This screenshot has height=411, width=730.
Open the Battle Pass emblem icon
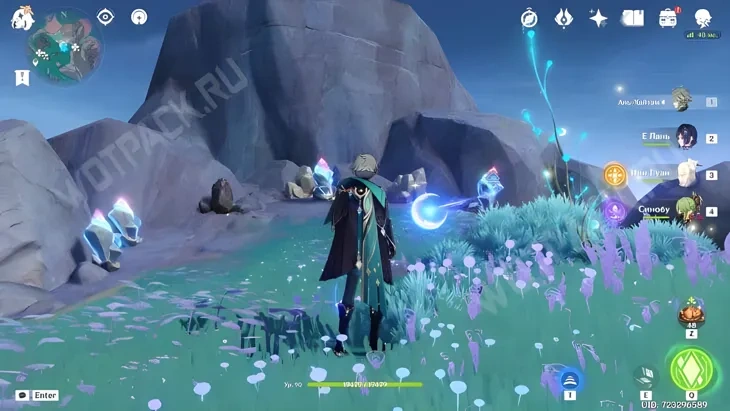tap(563, 18)
